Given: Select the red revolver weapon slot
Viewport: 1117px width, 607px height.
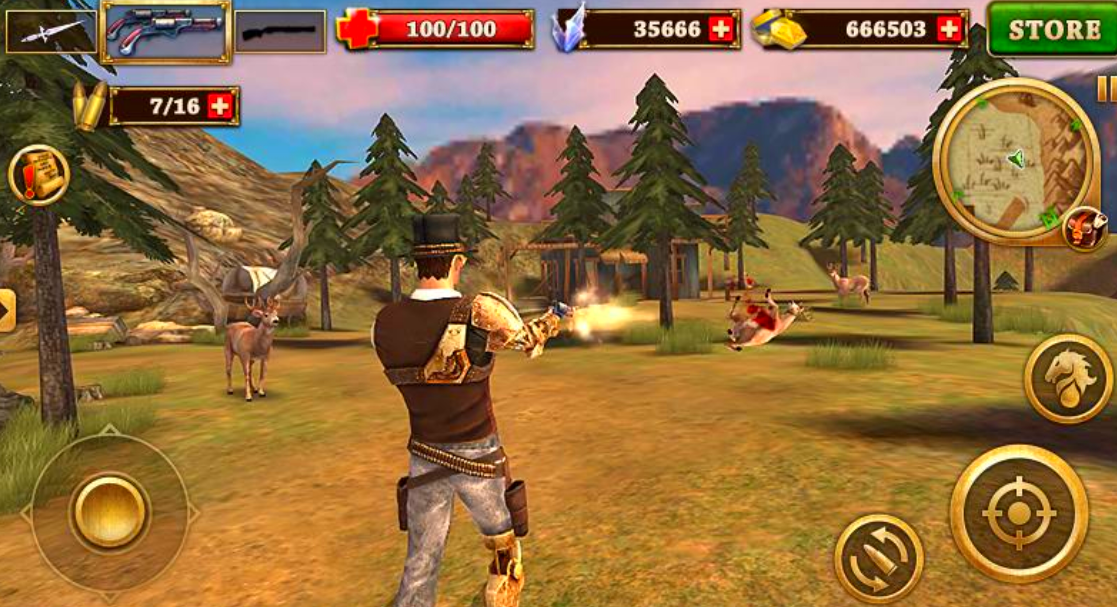Looking at the screenshot, I should (x=166, y=31).
